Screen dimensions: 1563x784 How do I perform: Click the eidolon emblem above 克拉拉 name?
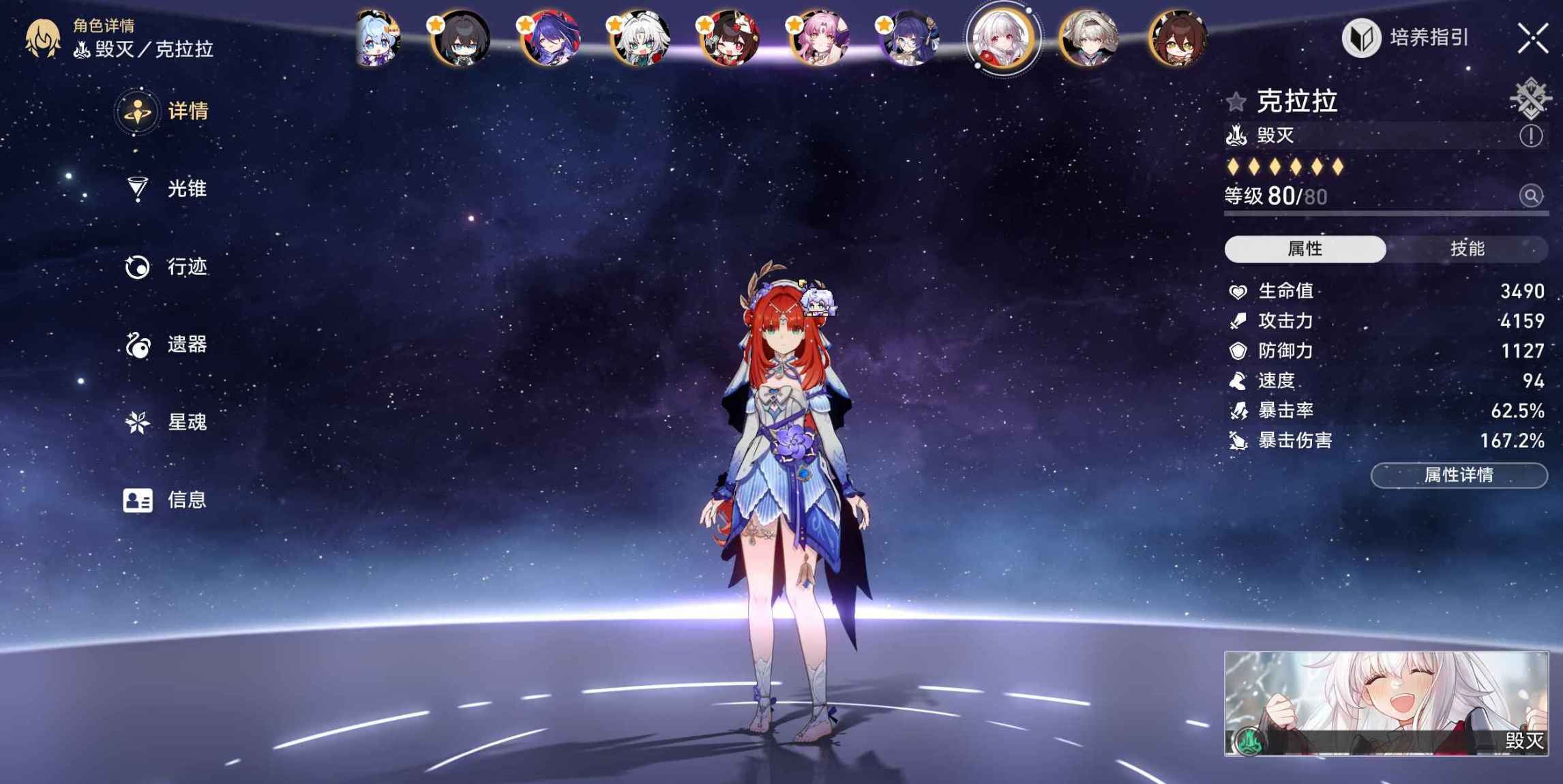click(x=1530, y=99)
